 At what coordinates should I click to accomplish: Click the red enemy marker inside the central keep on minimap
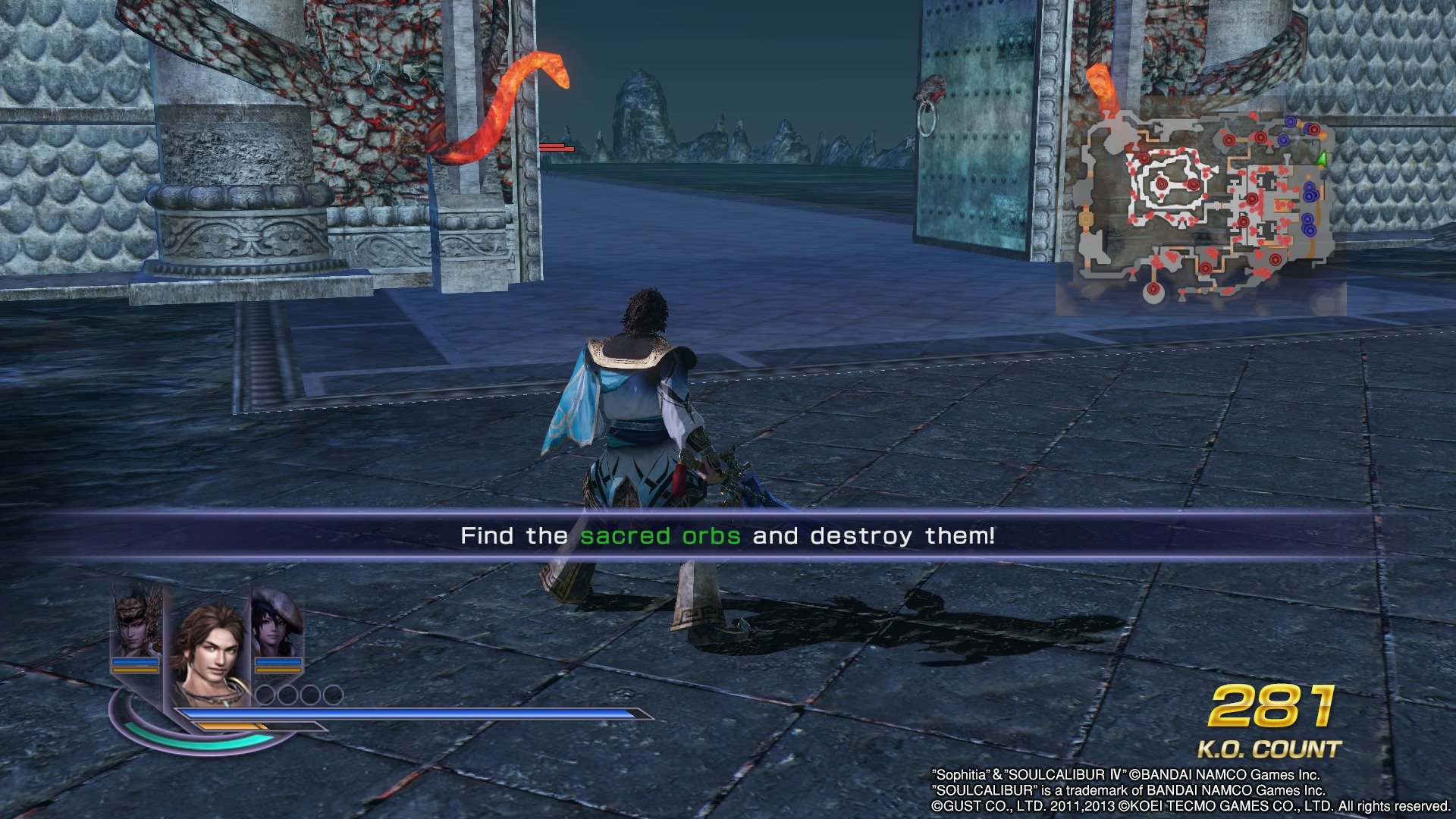[x=1161, y=184]
